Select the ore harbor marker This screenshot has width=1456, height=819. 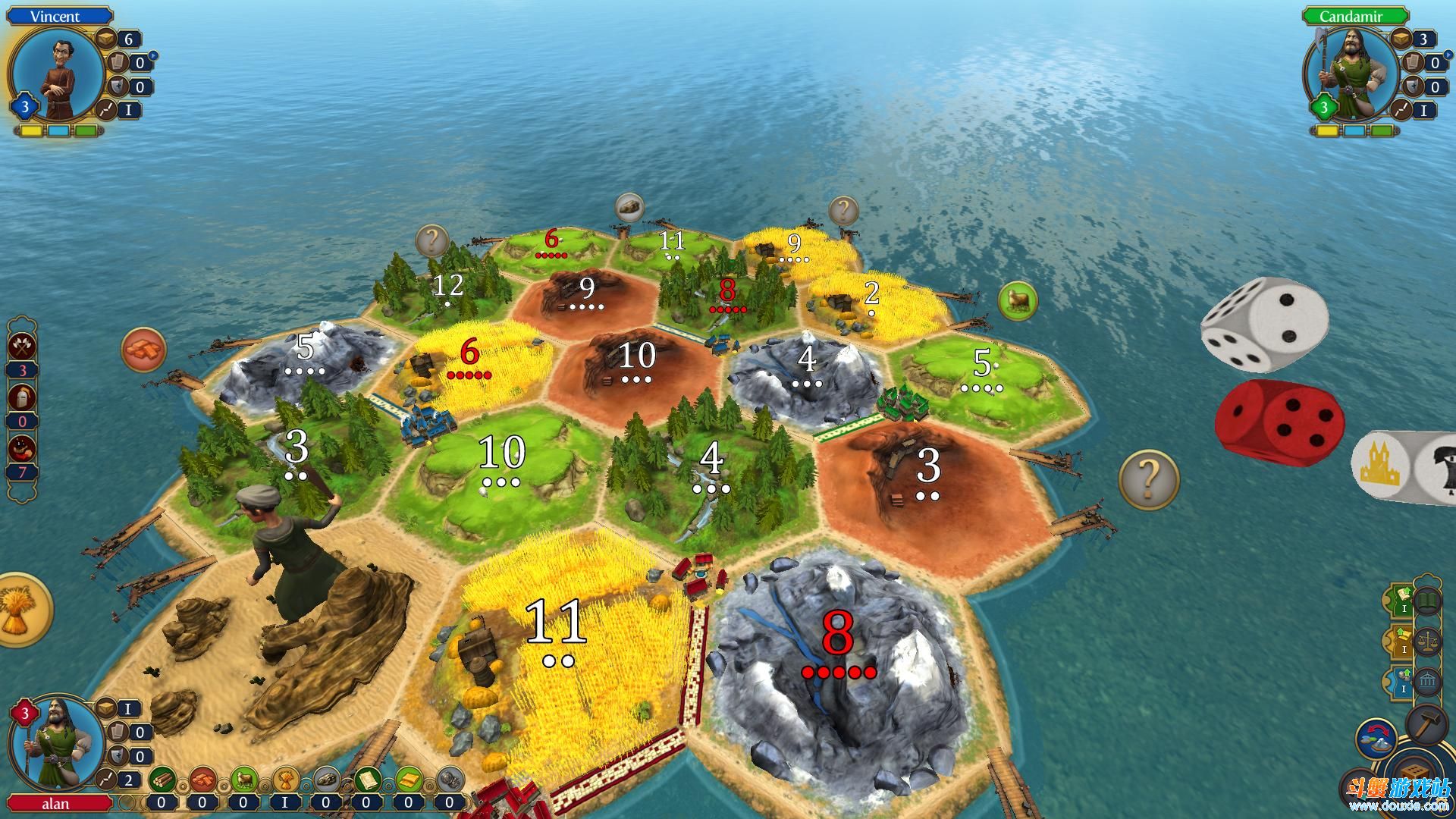629,206
